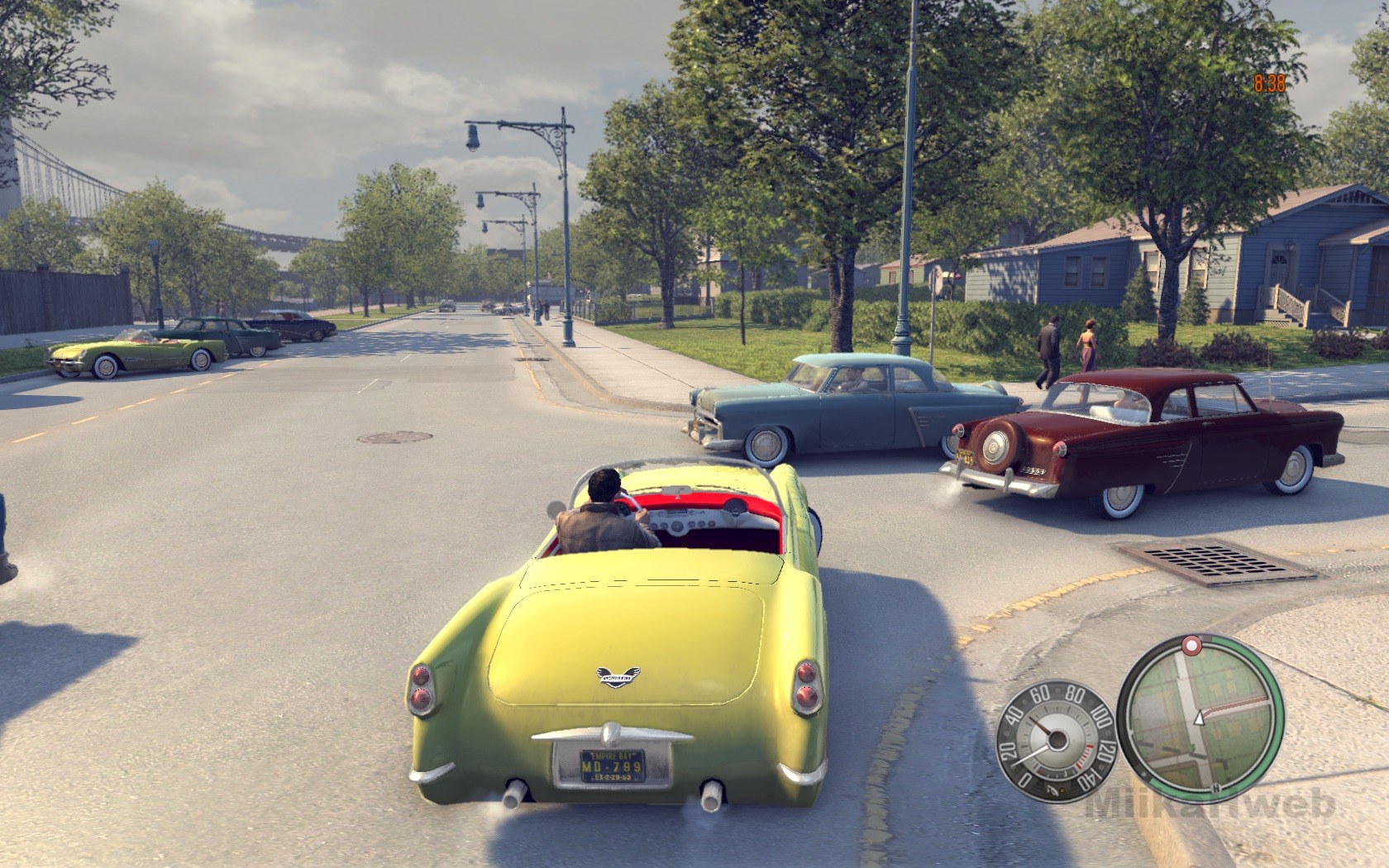This screenshot has height=868, width=1389.
Task: Click the white player arrow on minimap
Action: coord(1200,718)
